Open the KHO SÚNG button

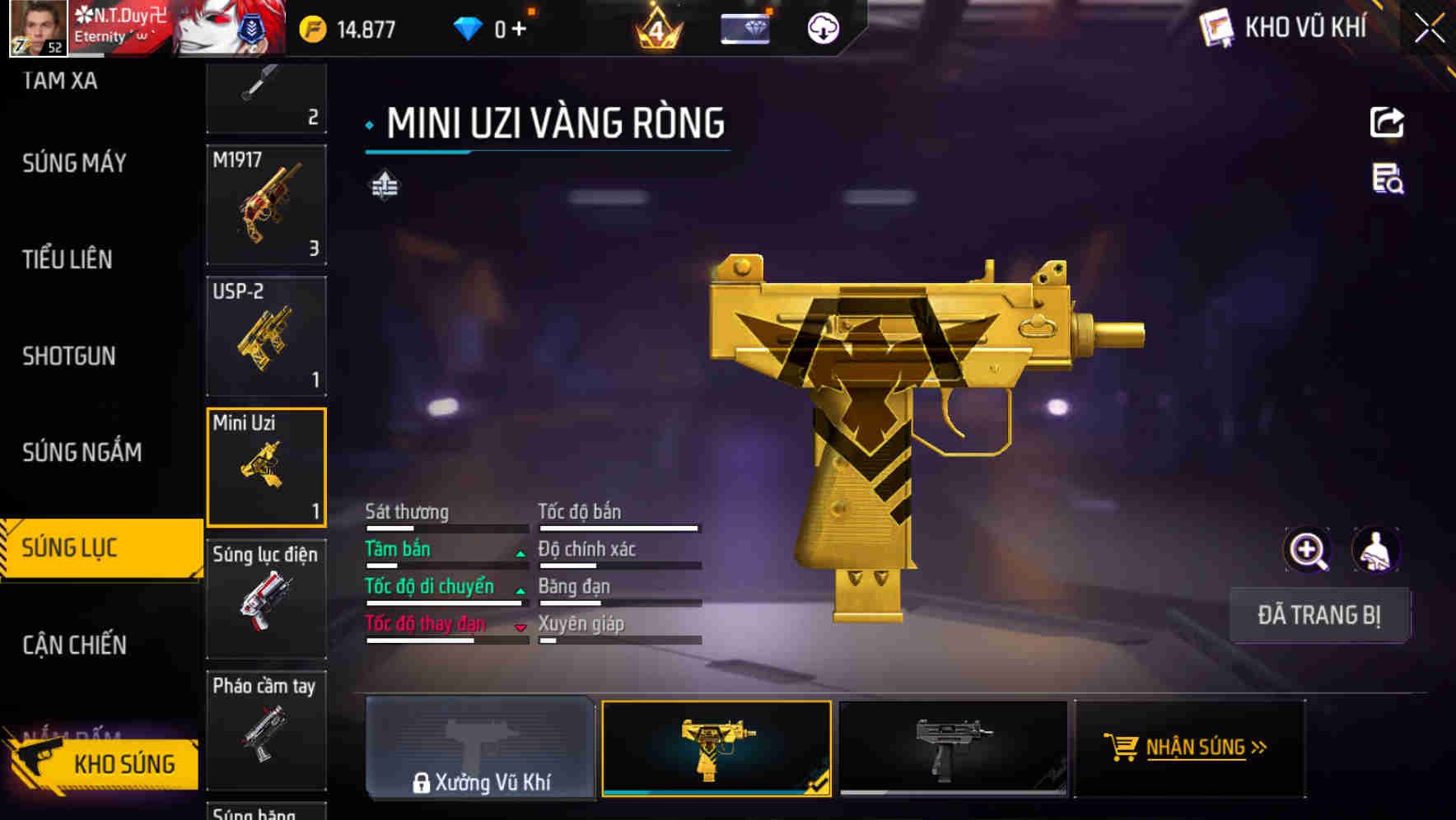(103, 763)
